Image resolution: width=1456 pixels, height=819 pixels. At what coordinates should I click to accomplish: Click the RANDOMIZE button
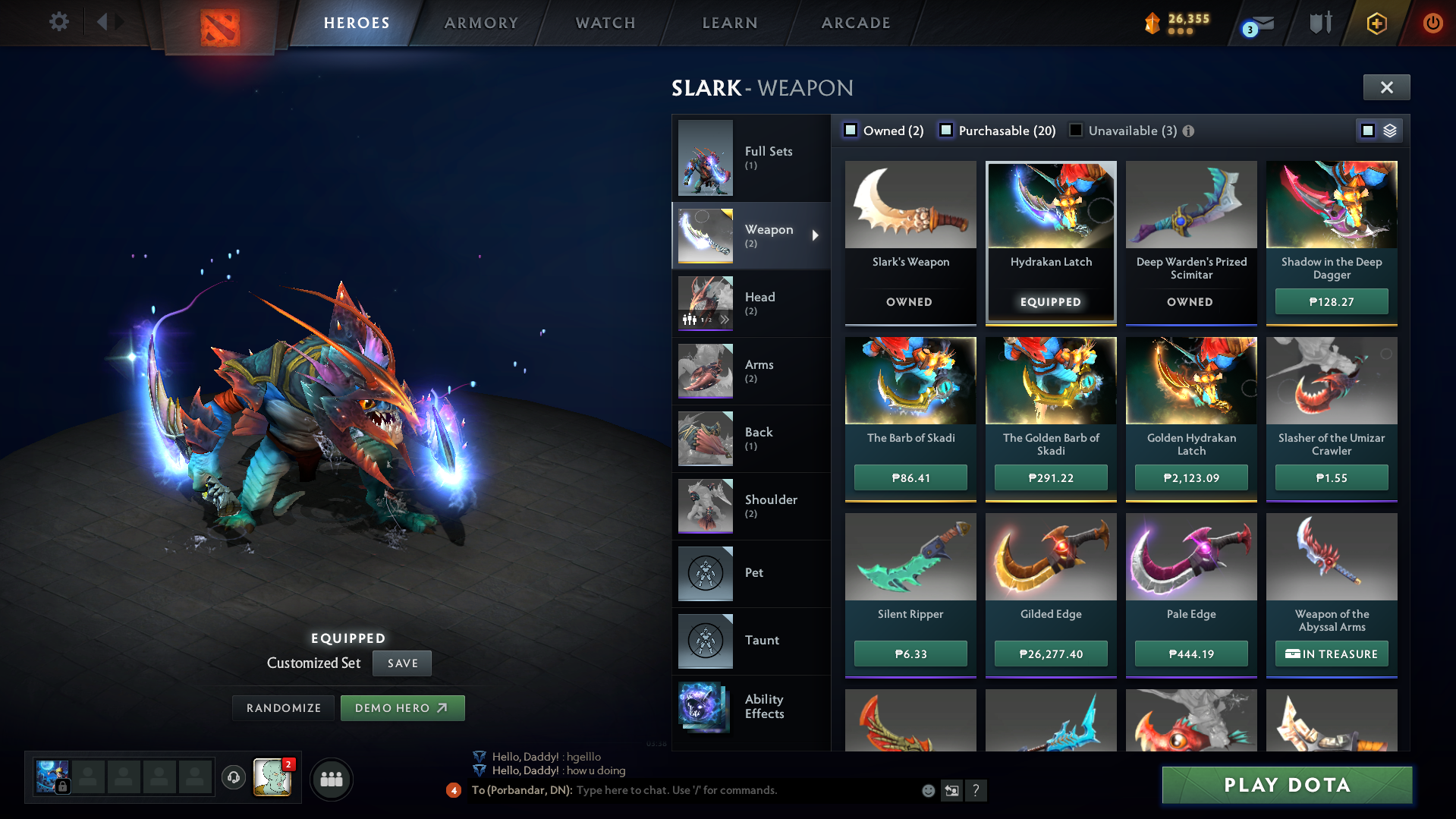click(282, 707)
